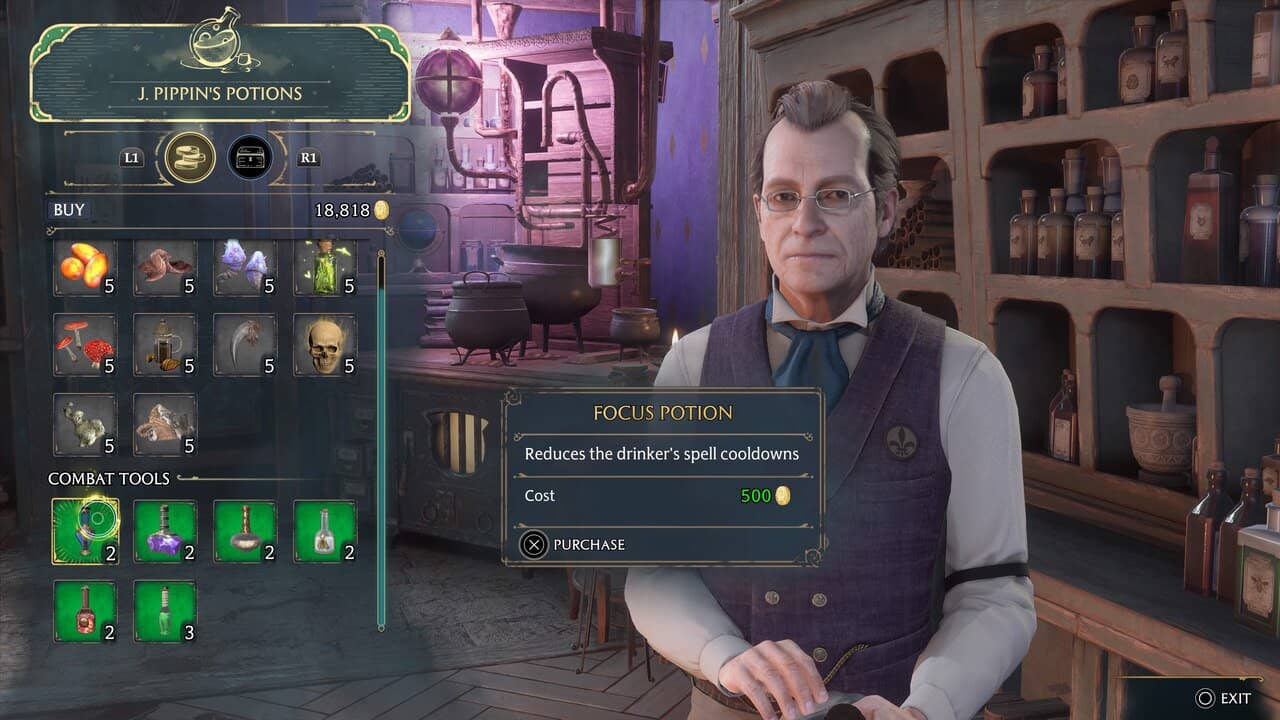Select the red spotted mushrooms
This screenshot has width=1280, height=720.
click(85, 345)
